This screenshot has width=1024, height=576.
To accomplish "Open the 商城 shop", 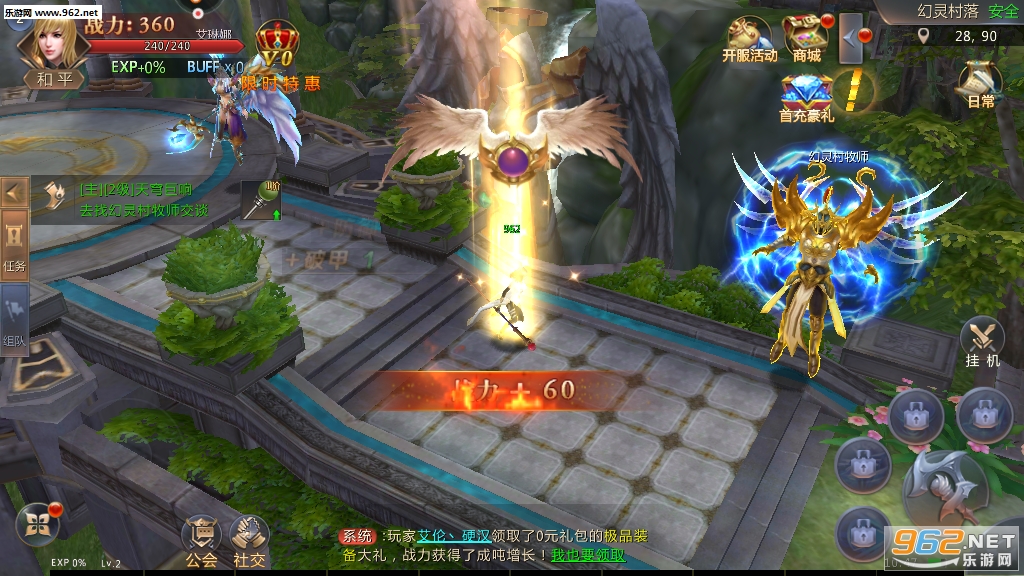I will pos(806,39).
